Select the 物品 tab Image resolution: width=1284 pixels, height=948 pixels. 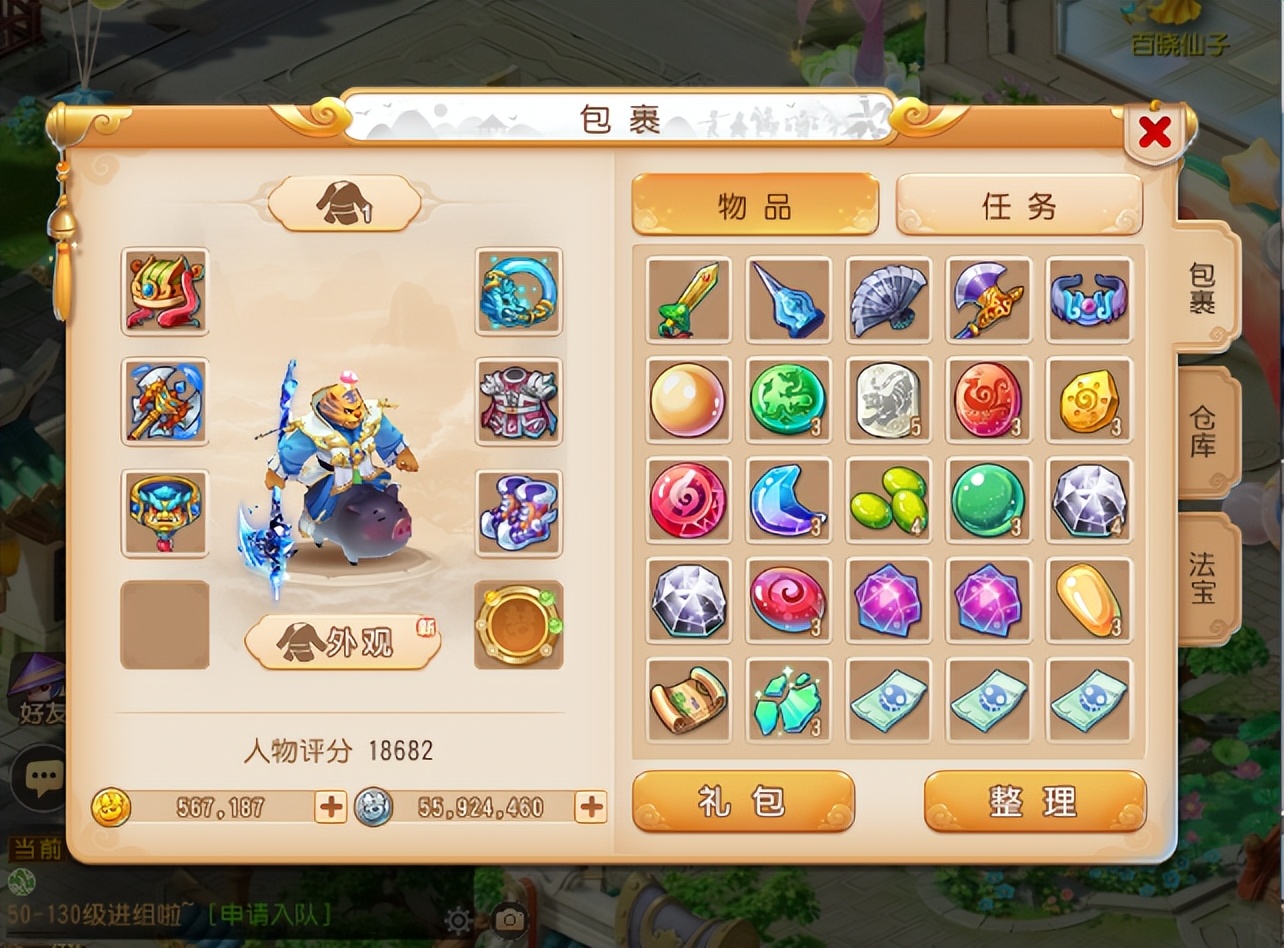pyautogui.click(x=756, y=204)
